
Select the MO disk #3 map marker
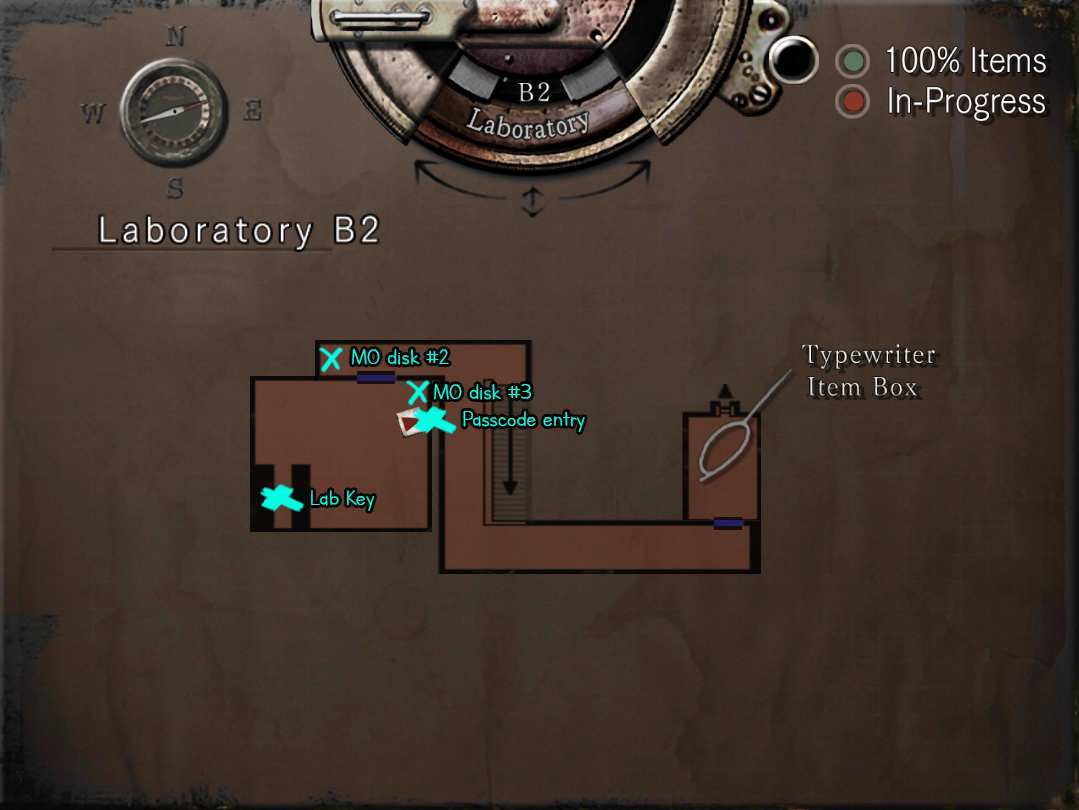[x=417, y=392]
